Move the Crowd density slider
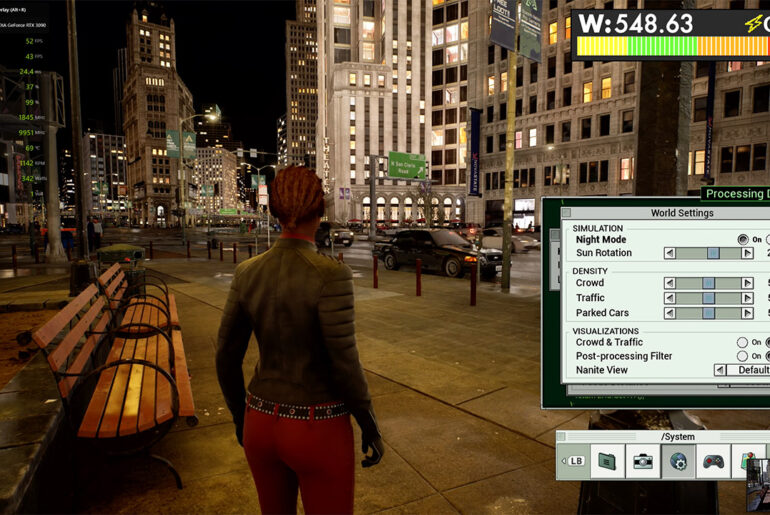This screenshot has width=770, height=515. point(709,283)
